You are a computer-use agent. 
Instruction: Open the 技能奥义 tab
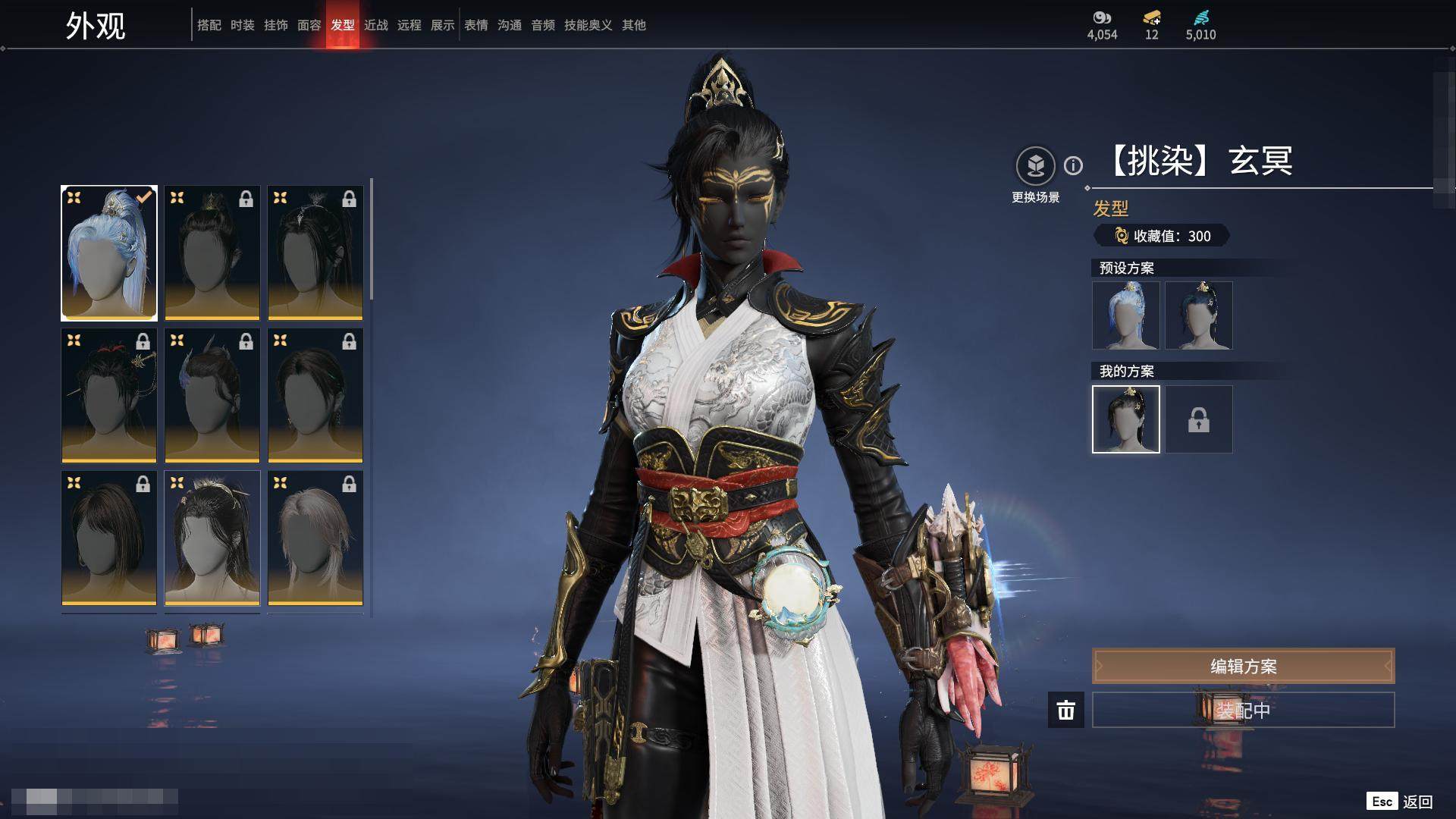click(588, 25)
